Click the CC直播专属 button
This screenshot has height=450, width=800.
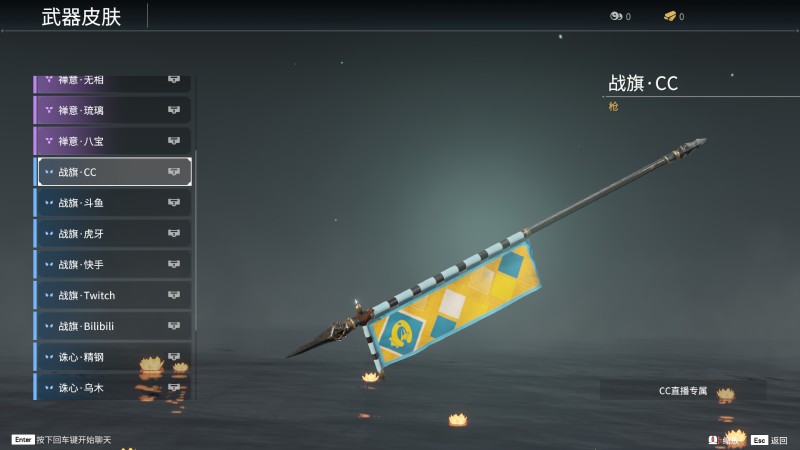pyautogui.click(x=683, y=391)
